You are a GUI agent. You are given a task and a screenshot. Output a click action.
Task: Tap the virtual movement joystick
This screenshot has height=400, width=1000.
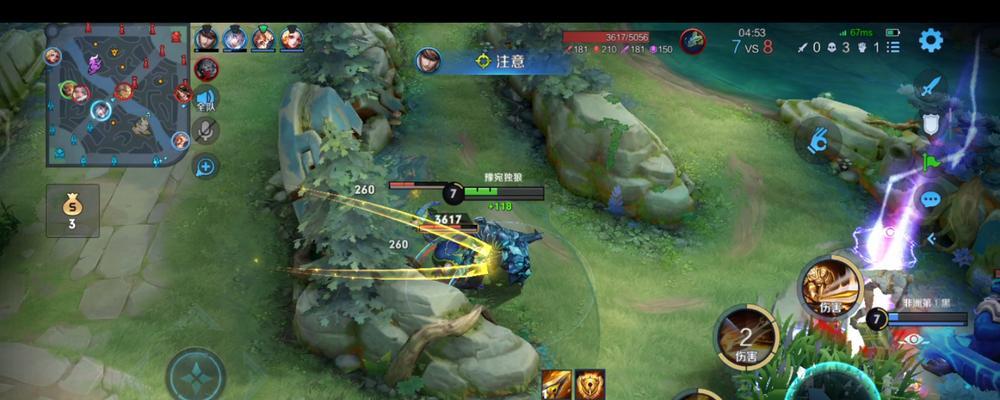coord(196,376)
